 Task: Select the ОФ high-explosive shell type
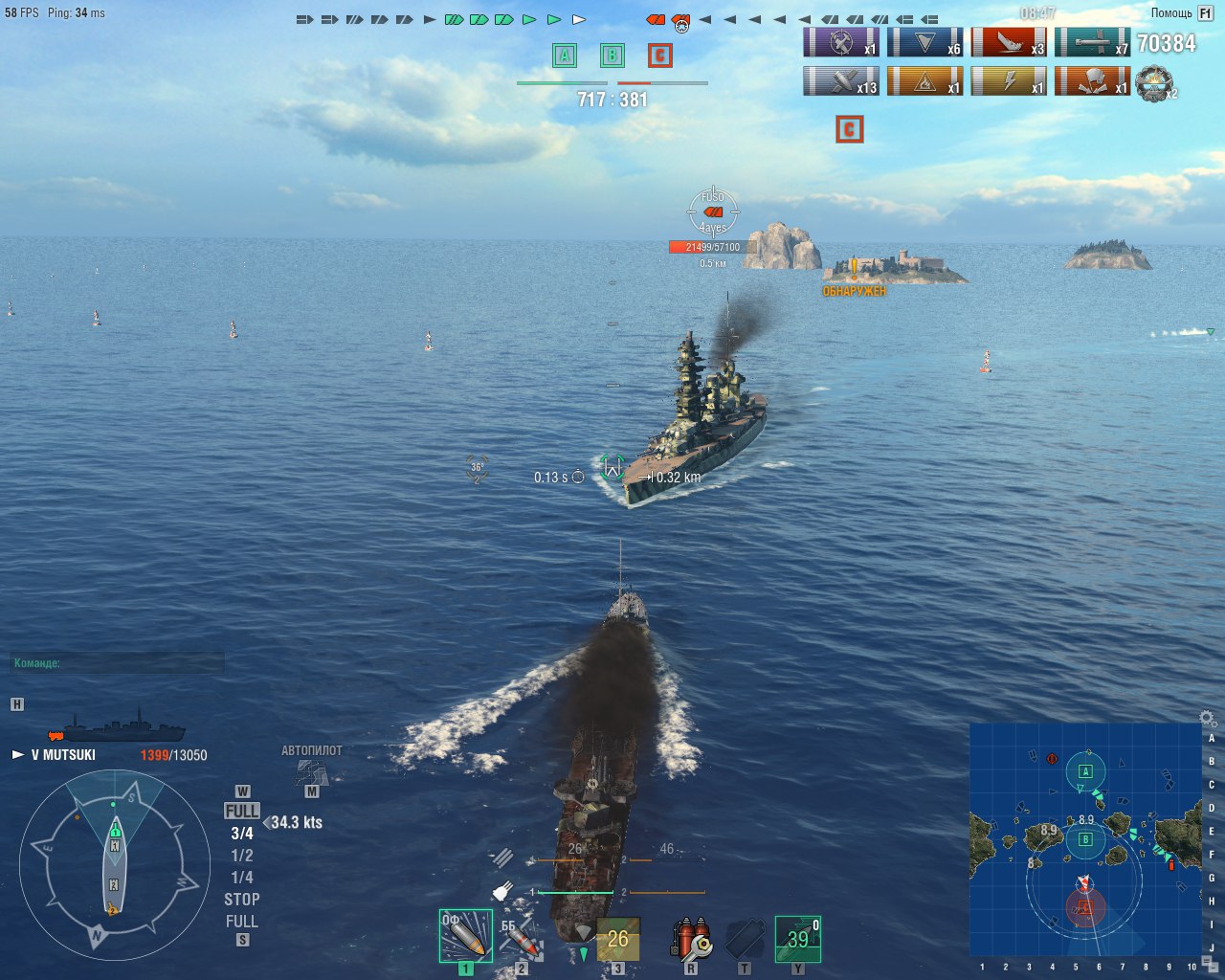pyautogui.click(x=465, y=936)
